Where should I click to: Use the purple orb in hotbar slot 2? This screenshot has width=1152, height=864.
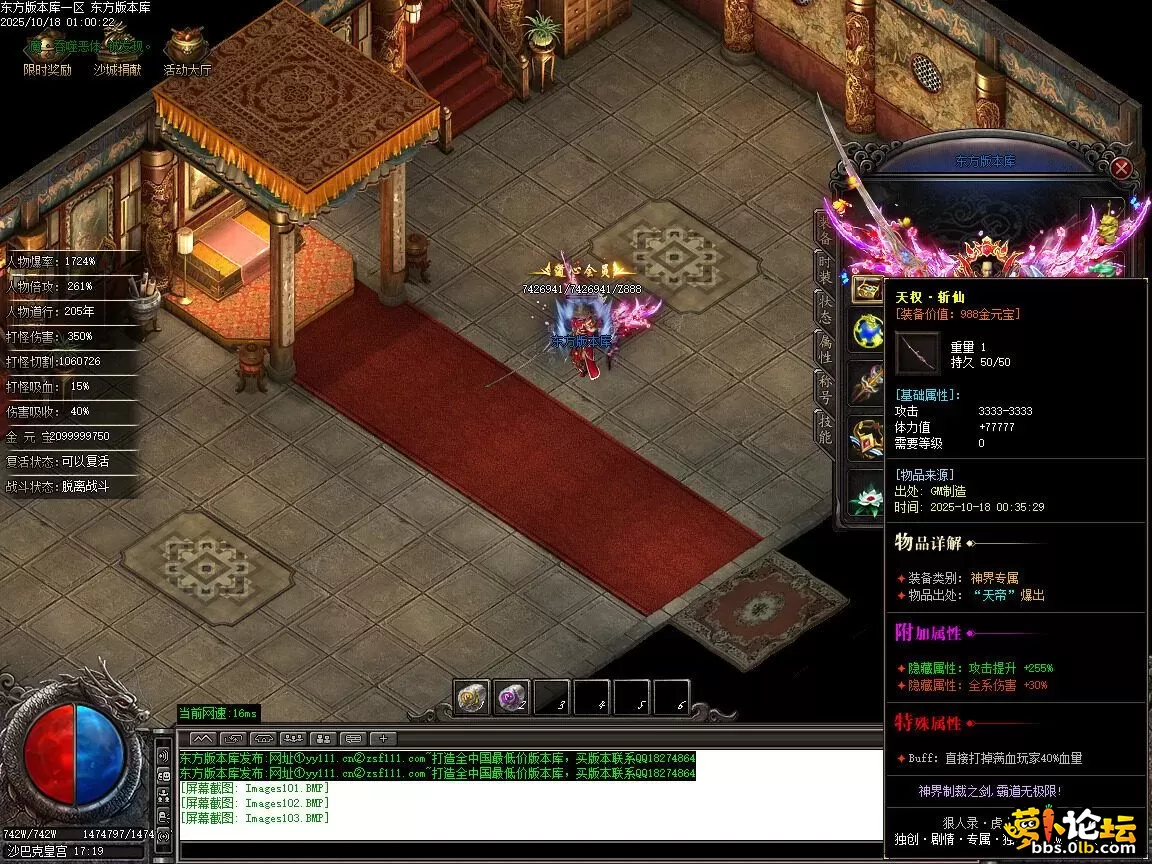pos(512,697)
